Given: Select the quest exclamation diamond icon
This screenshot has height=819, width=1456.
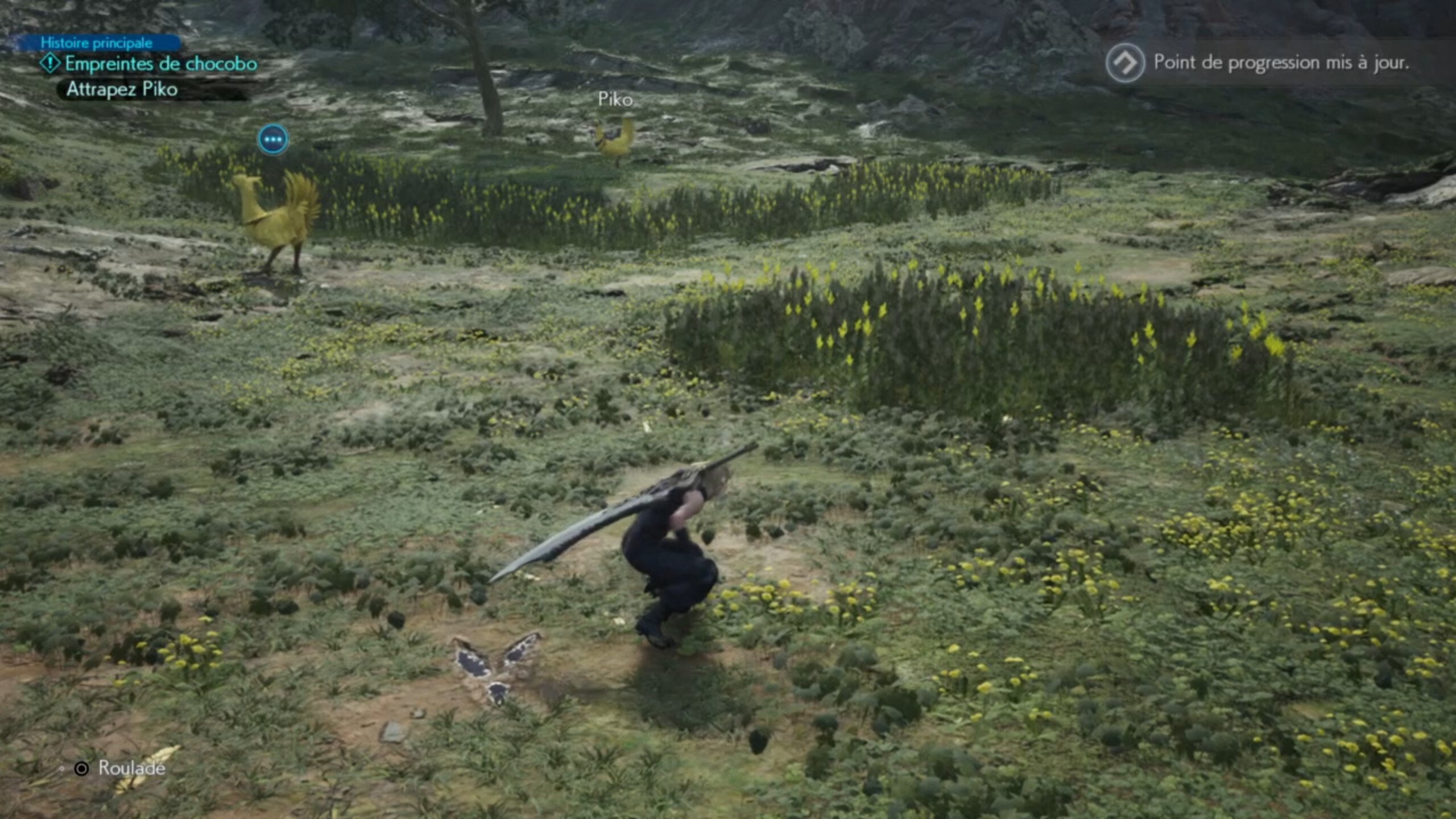Looking at the screenshot, I should (x=50, y=63).
